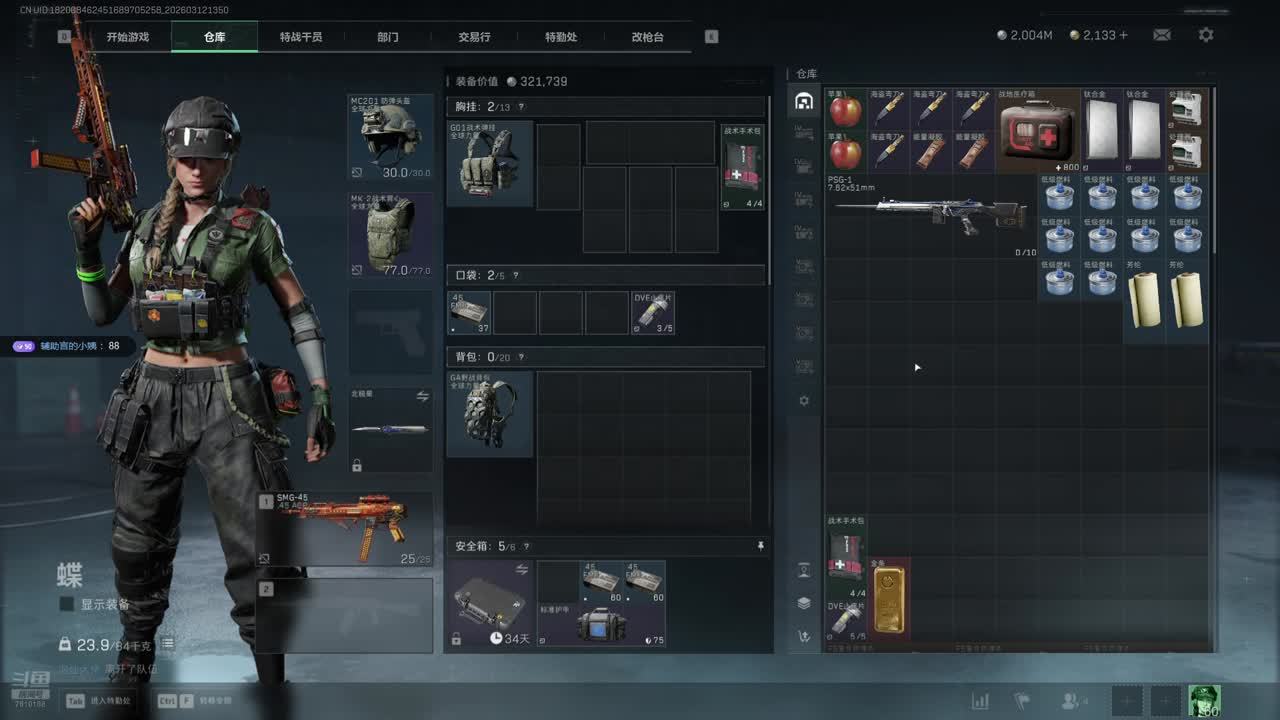This screenshot has width=1280, height=720.
Task: Open the 交易行 trading tab
Action: tap(474, 37)
